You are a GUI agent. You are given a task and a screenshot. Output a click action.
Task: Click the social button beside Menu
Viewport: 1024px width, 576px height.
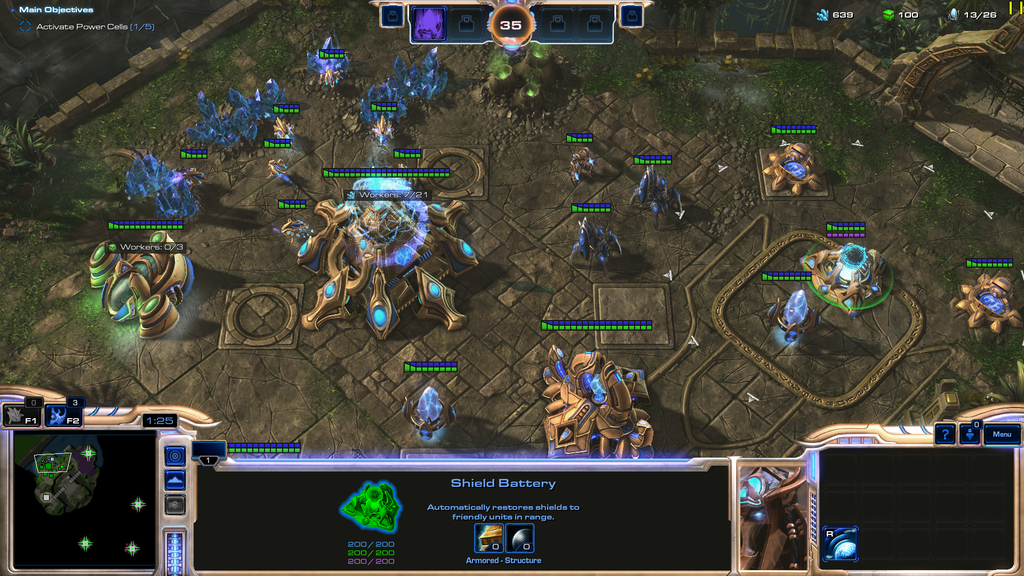(x=969, y=435)
